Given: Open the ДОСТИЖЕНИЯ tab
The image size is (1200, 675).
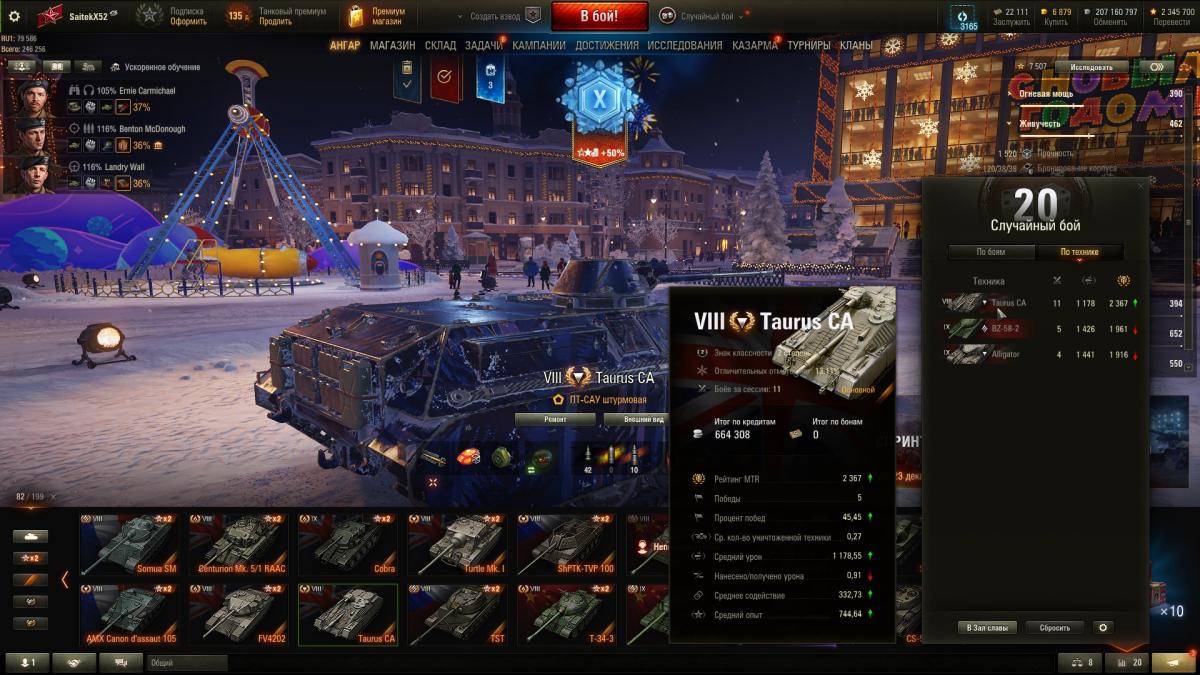Looking at the screenshot, I should [x=607, y=45].
